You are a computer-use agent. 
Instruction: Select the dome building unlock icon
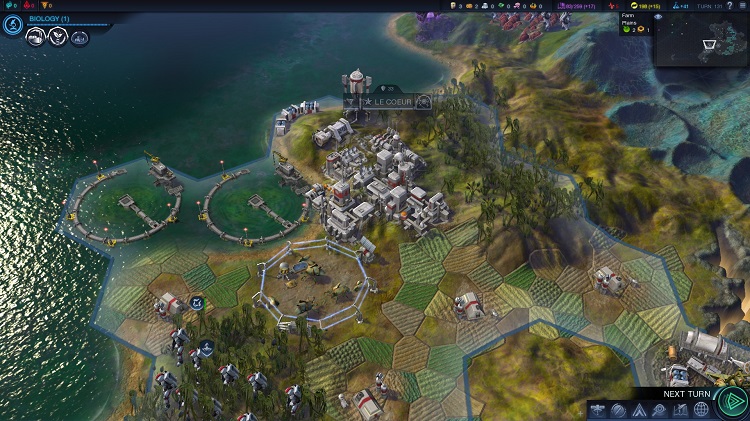[x=79, y=39]
